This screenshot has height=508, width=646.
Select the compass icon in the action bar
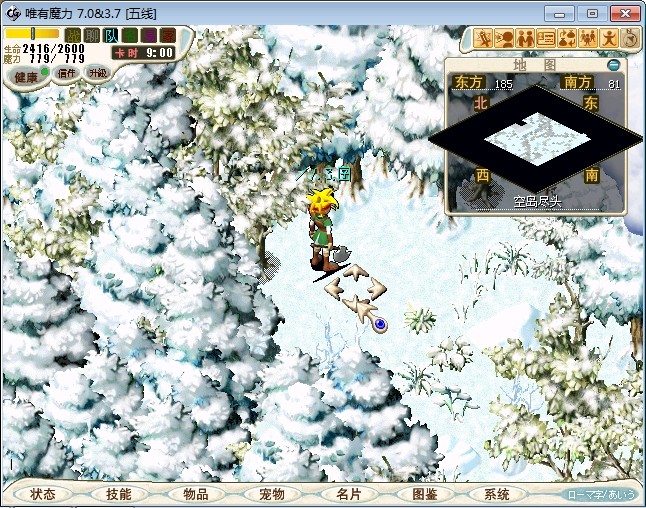631,39
